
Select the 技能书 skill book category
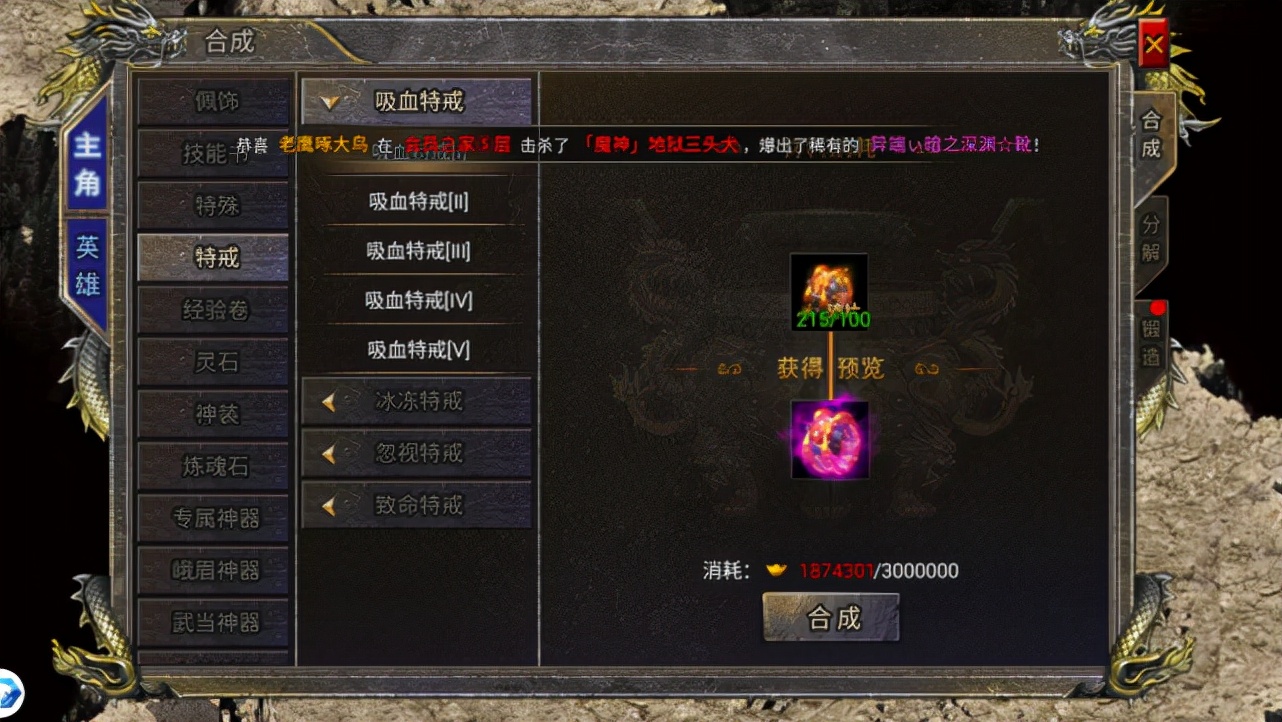click(214, 153)
